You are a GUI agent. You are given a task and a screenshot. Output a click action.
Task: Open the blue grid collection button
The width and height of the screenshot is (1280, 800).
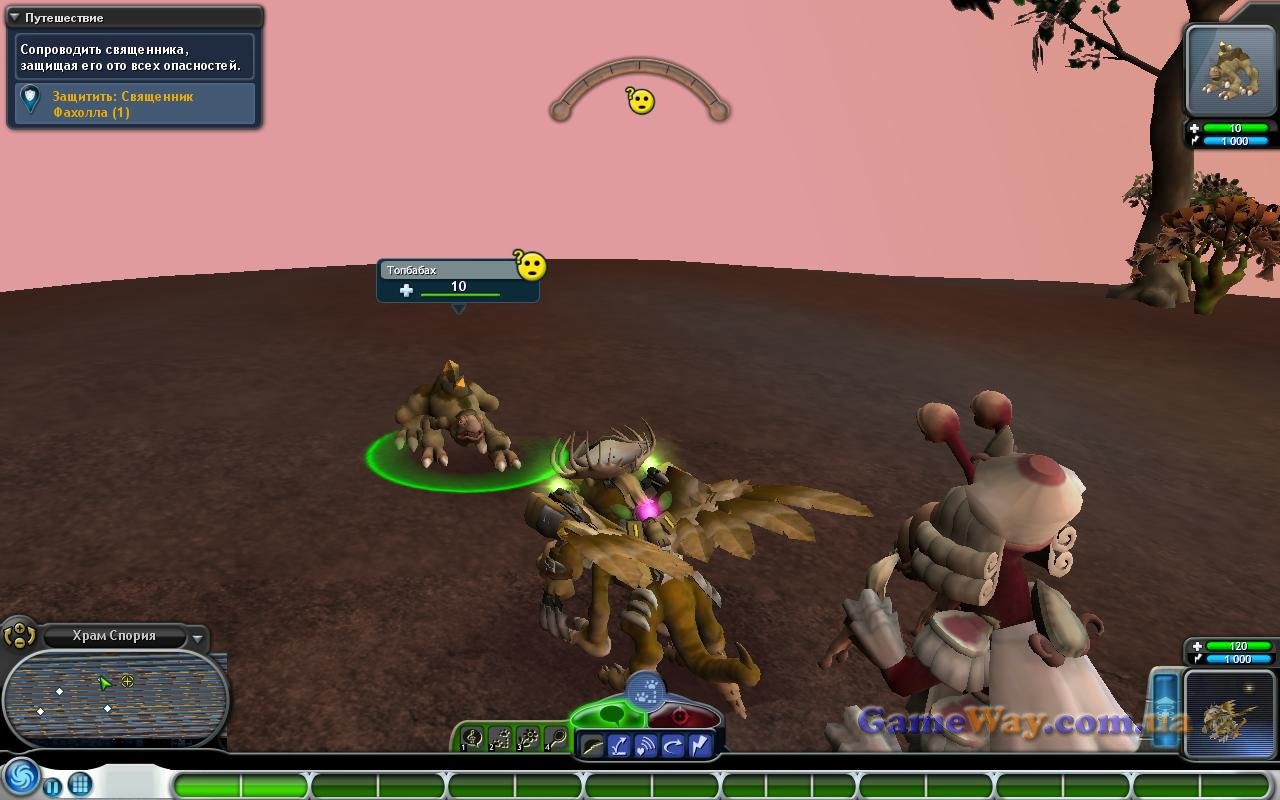pos(80,784)
